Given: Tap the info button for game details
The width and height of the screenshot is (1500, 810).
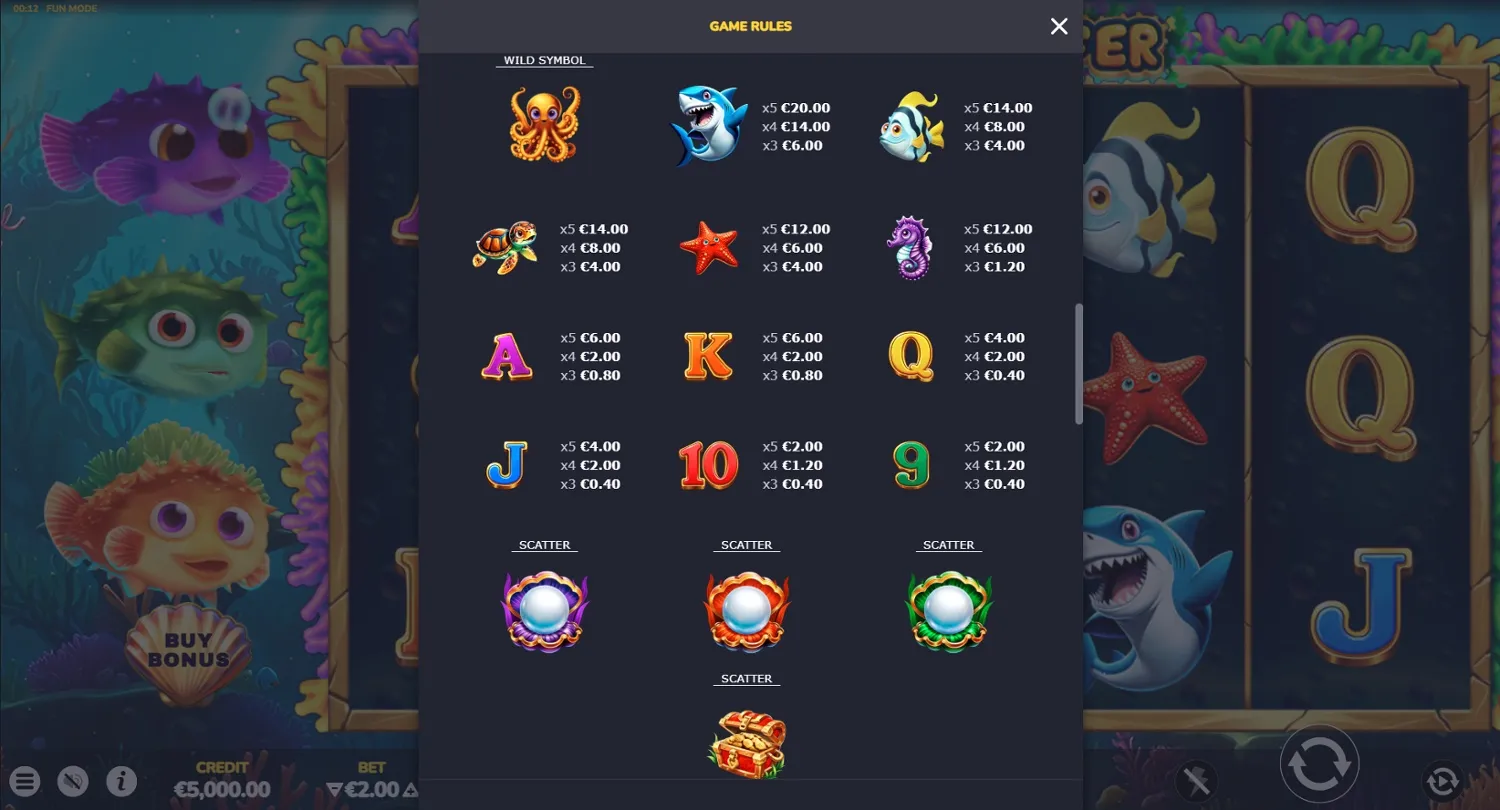Looking at the screenshot, I should (x=122, y=781).
